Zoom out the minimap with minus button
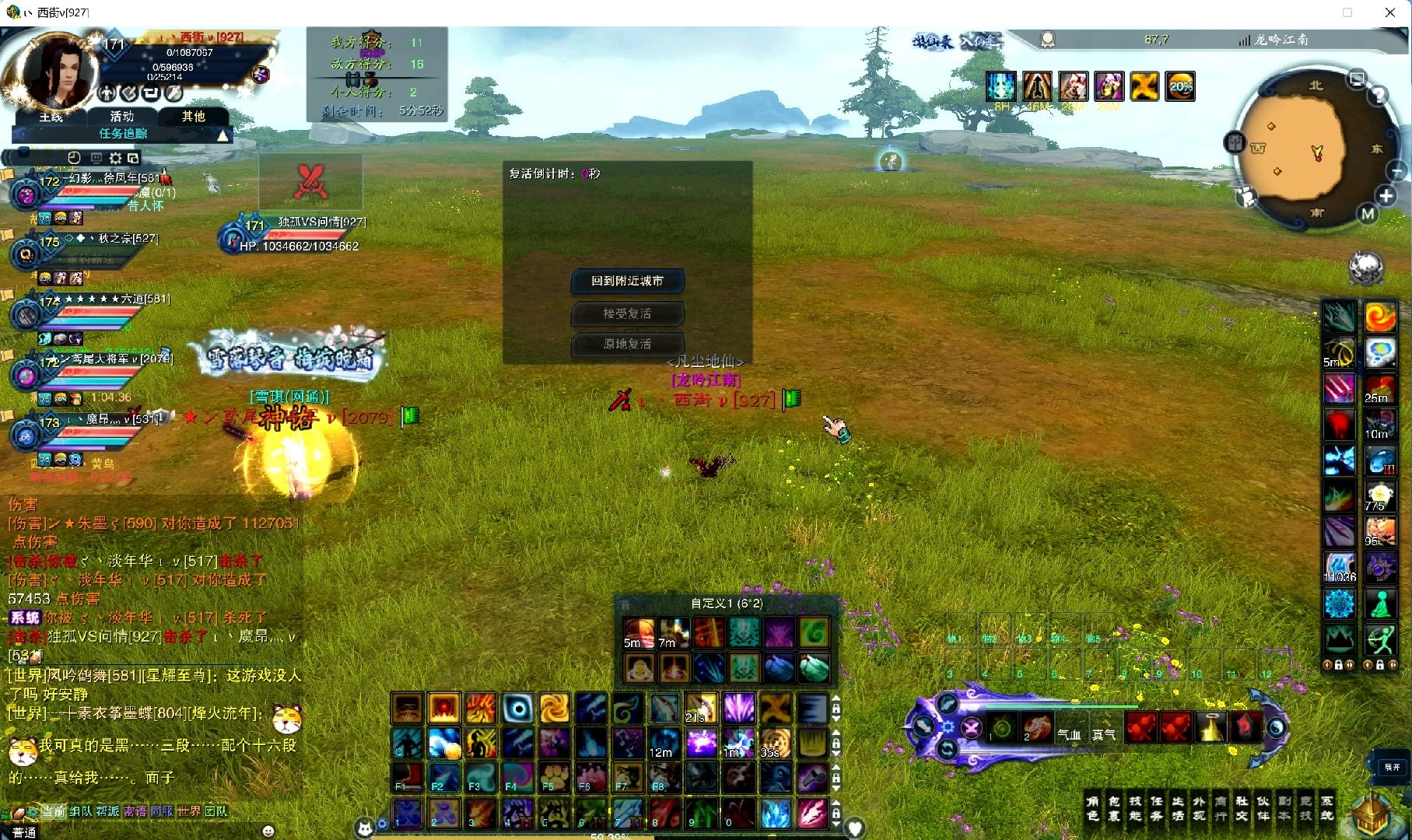The image size is (1412, 840). 1396,171
